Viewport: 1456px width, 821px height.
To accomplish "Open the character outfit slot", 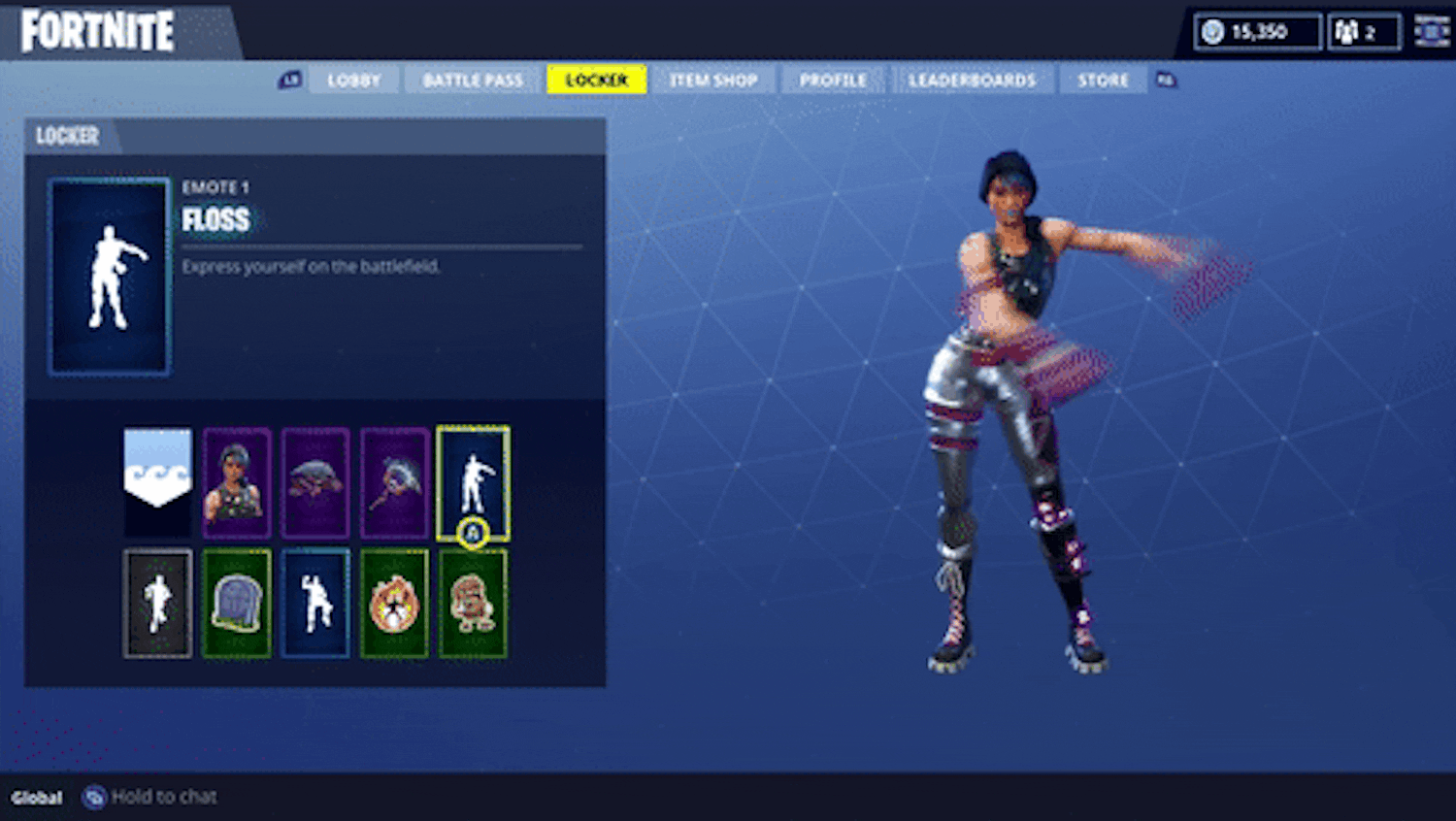I will pyautogui.click(x=236, y=480).
